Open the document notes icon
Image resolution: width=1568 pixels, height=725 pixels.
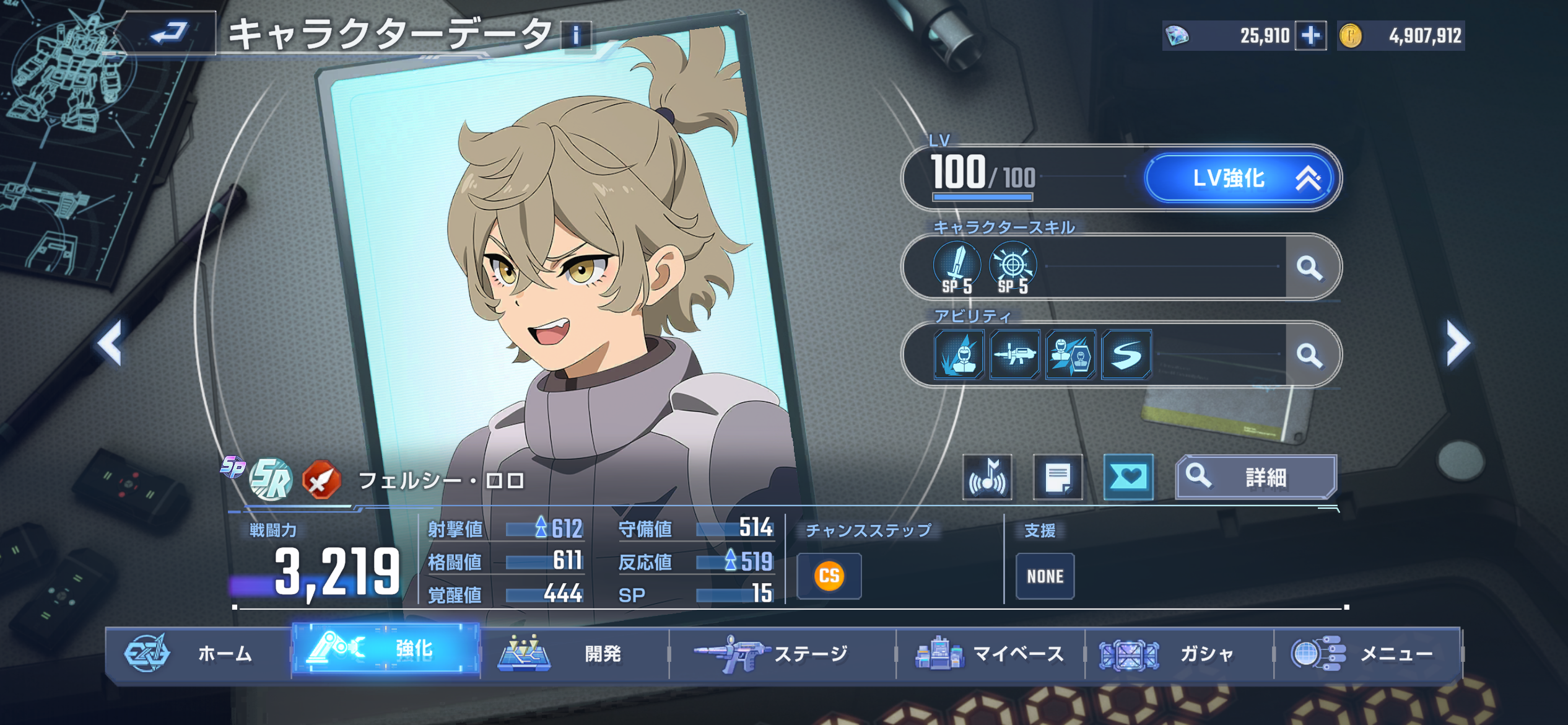pos(1058,477)
